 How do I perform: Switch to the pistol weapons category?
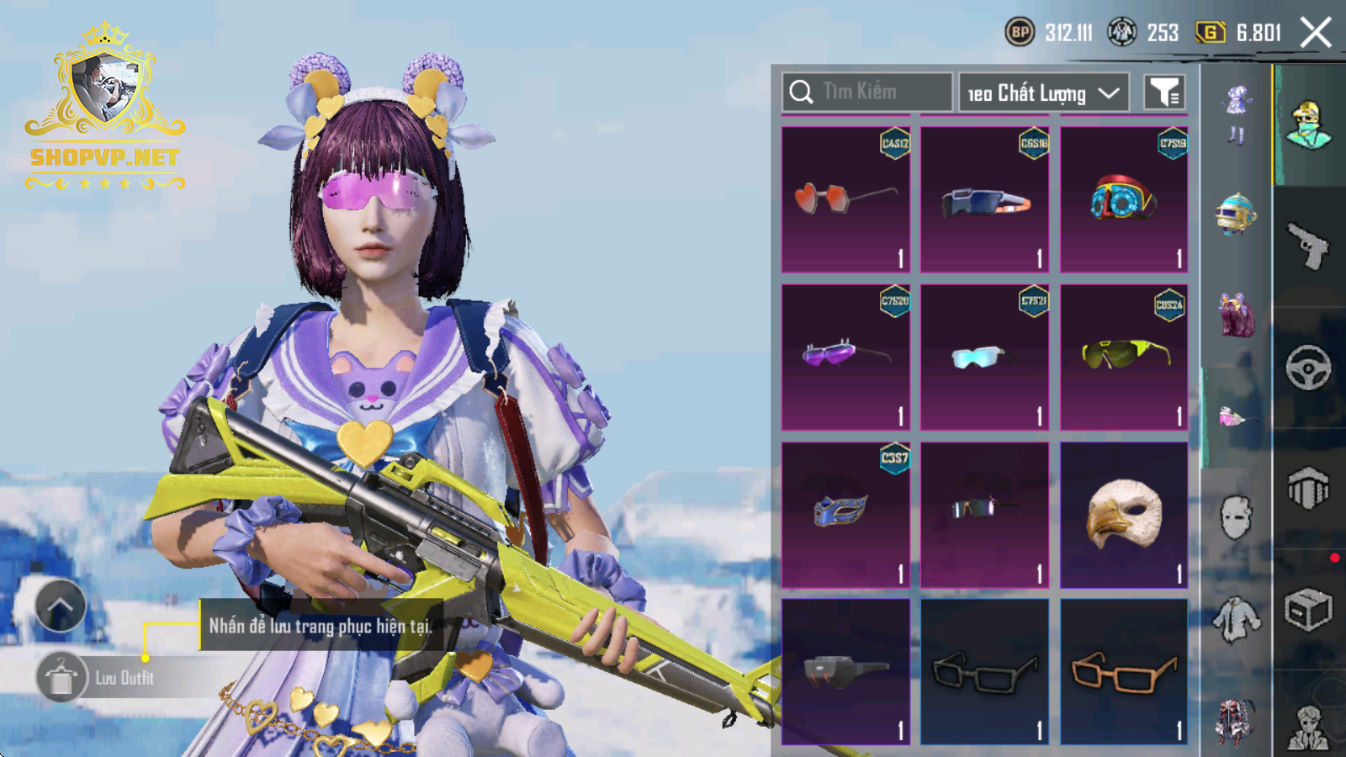(x=1308, y=245)
